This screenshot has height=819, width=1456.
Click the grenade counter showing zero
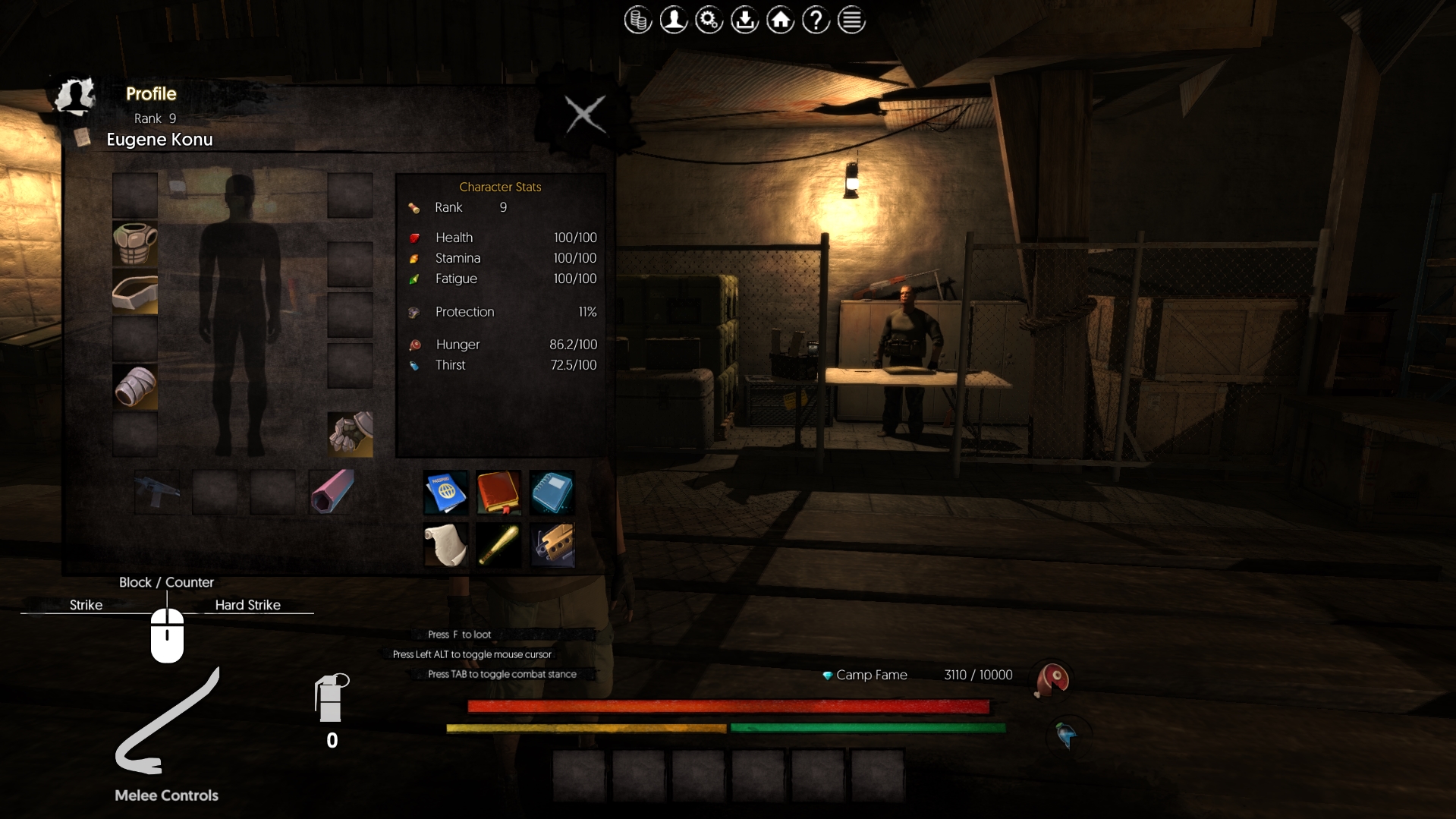point(332,709)
